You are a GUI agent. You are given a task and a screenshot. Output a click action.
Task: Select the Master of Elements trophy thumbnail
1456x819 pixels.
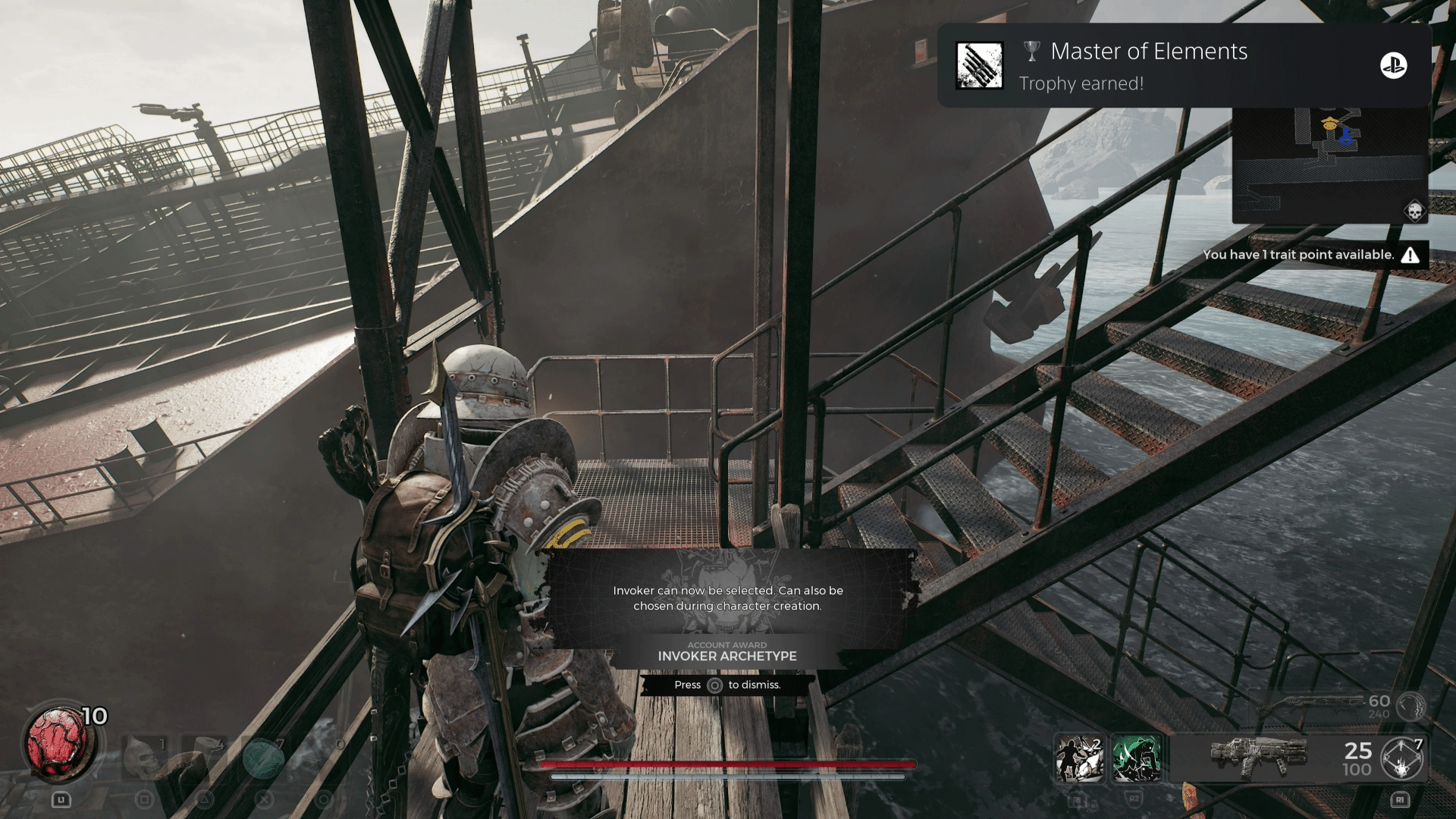pyautogui.click(x=979, y=66)
